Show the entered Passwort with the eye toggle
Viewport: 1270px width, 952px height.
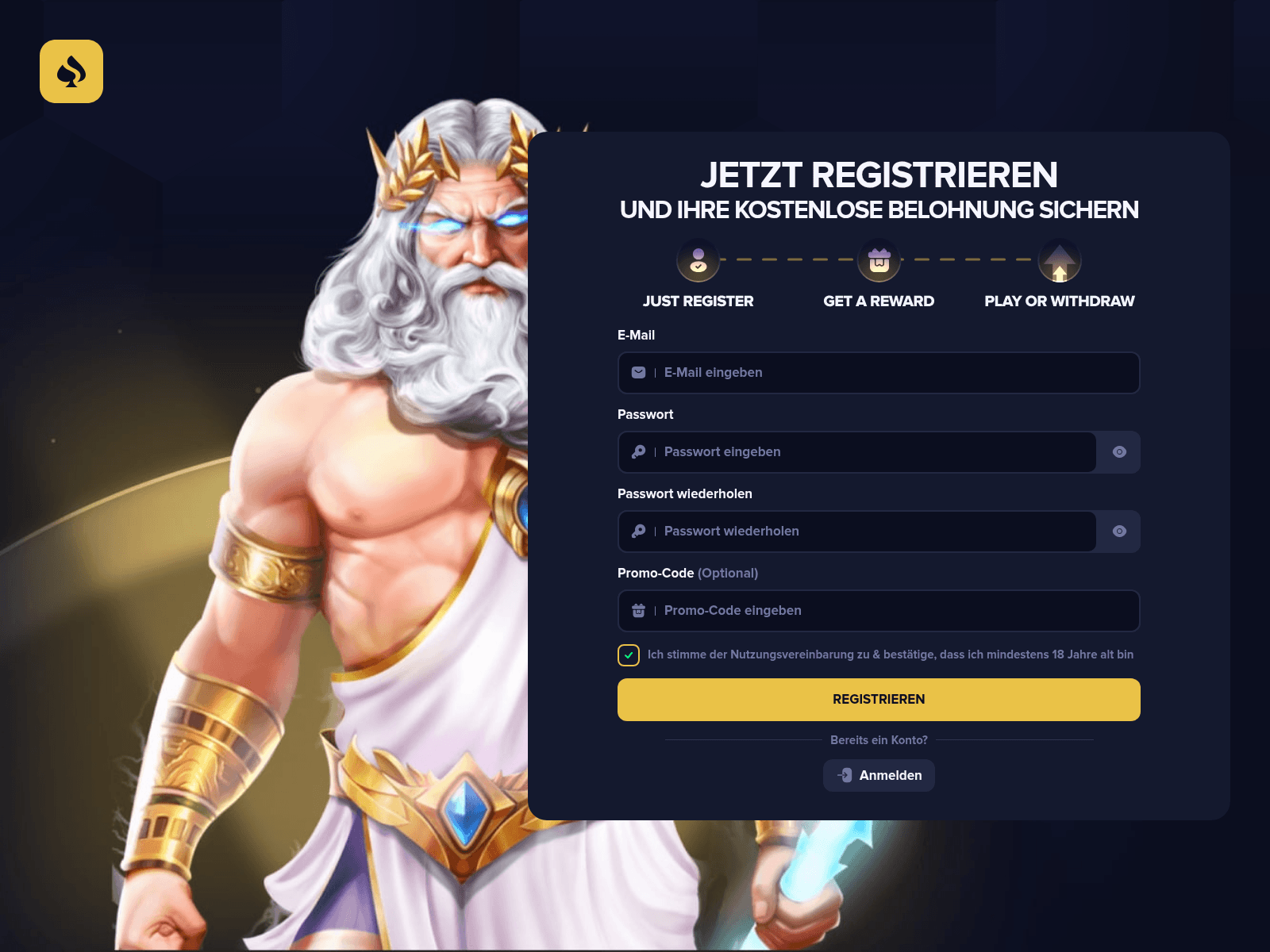tap(1119, 452)
